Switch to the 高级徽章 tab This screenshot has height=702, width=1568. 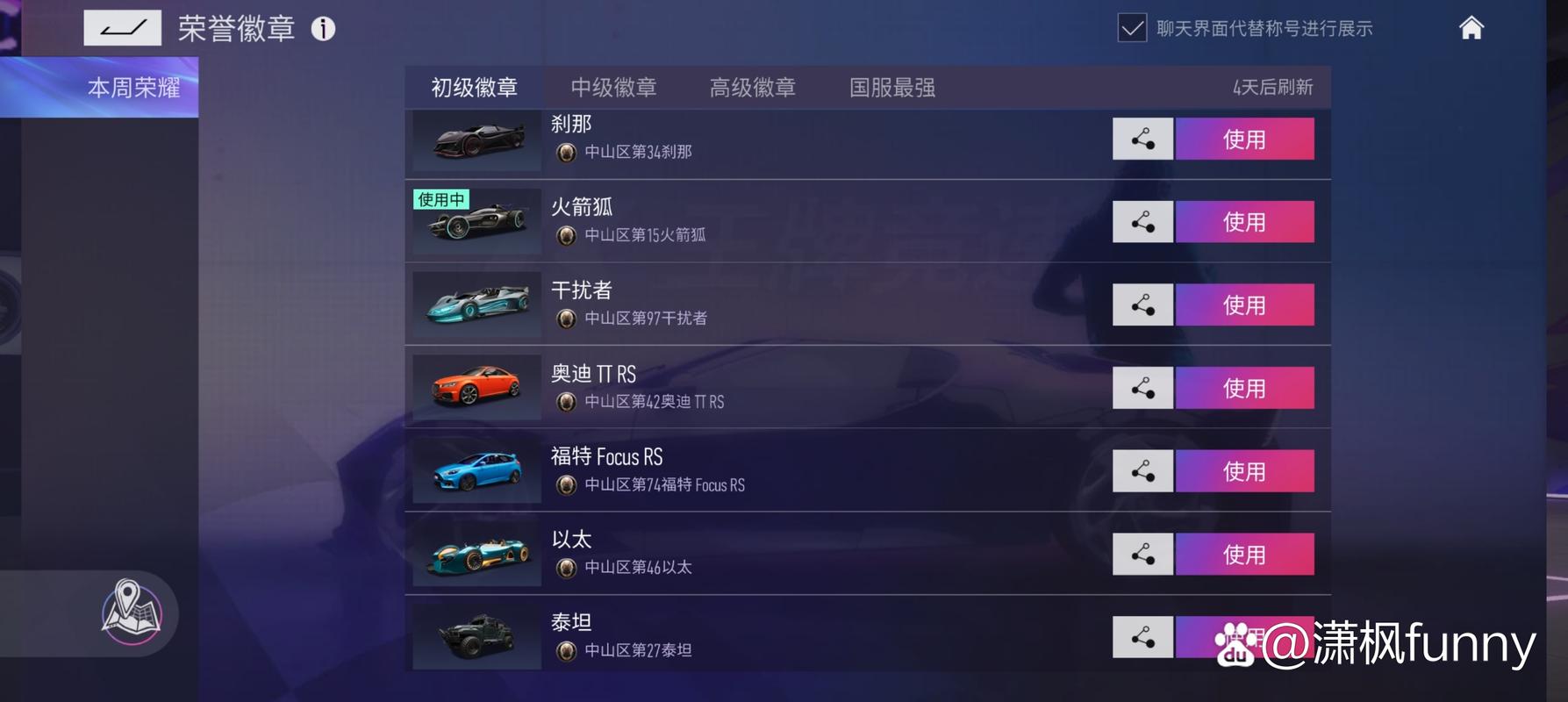753,87
